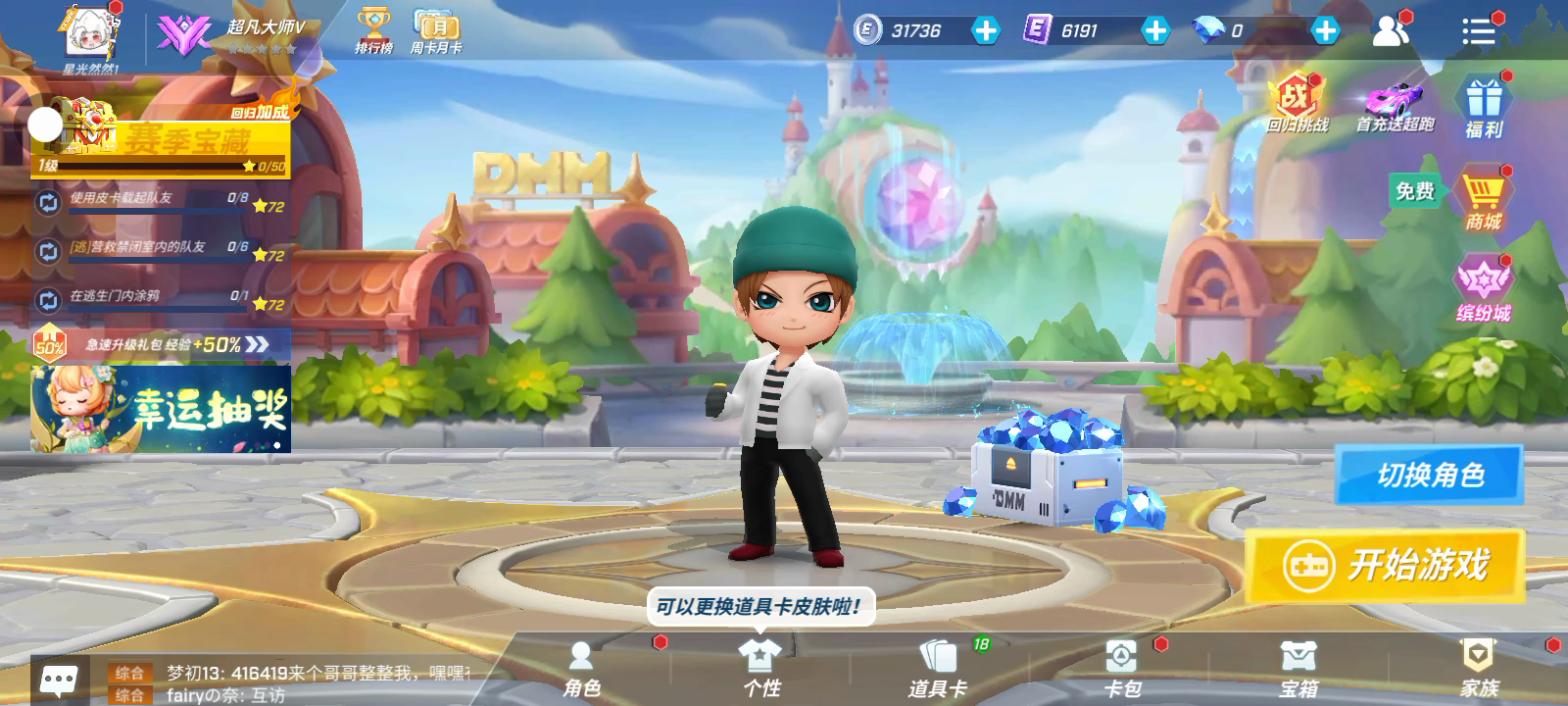
Task: Open the 商城 shop cart icon
Action: pyautogui.click(x=1483, y=199)
